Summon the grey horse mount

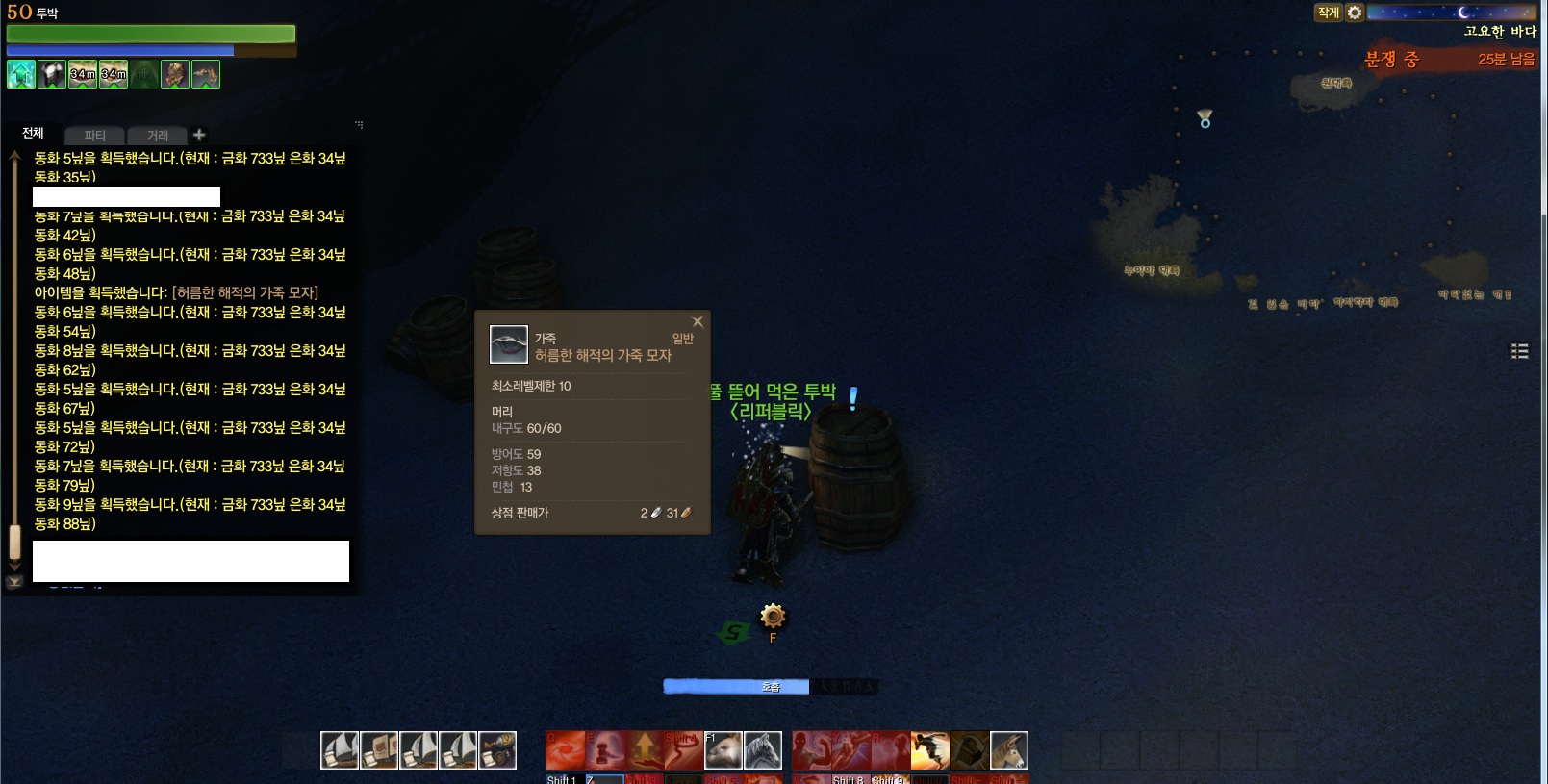pyautogui.click(x=763, y=750)
